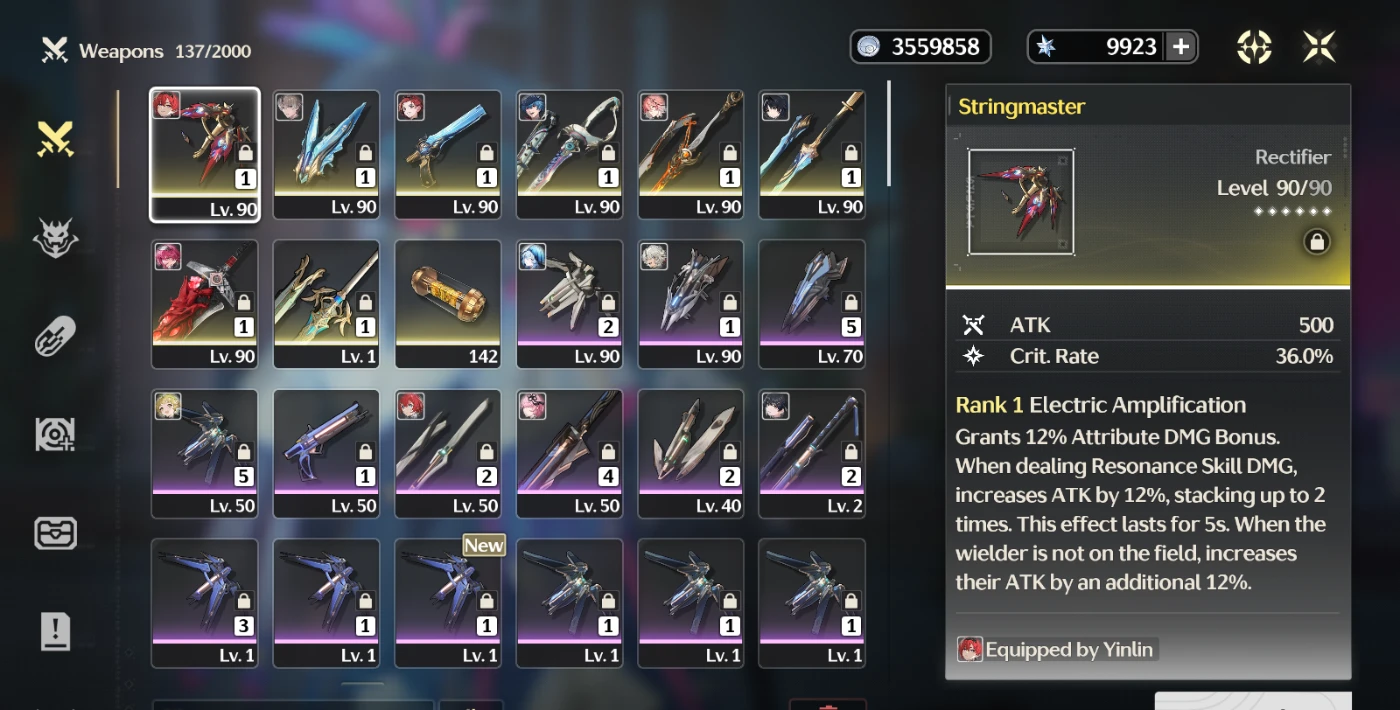Choose the golden tube item with 142
The width and height of the screenshot is (1400, 710).
tap(448, 304)
